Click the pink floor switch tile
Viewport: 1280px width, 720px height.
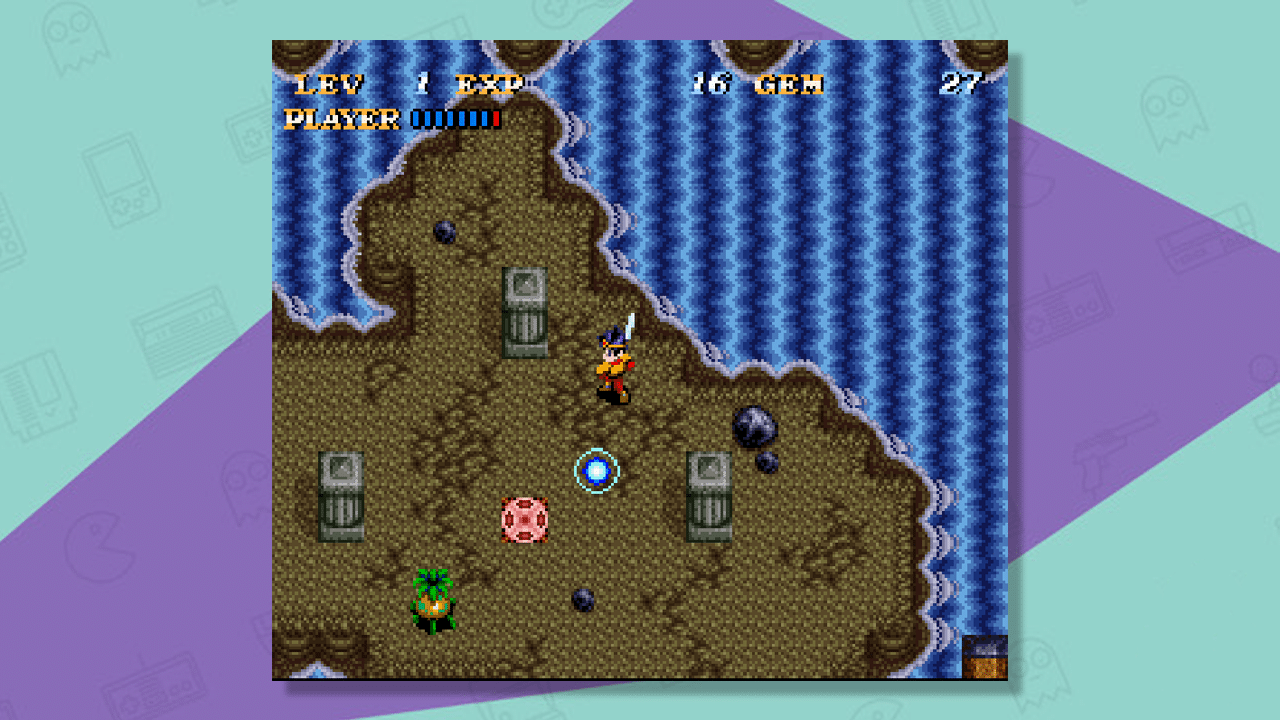pyautogui.click(x=522, y=520)
